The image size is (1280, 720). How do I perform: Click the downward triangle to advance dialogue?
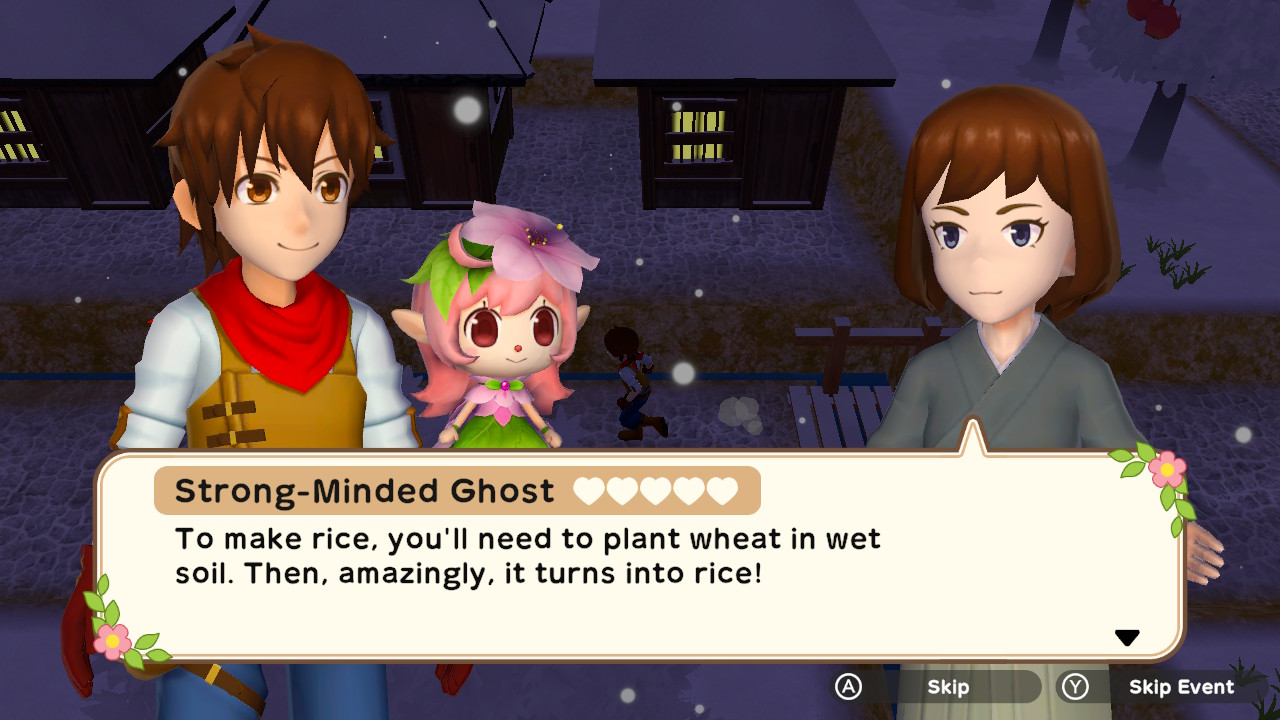(x=1128, y=635)
